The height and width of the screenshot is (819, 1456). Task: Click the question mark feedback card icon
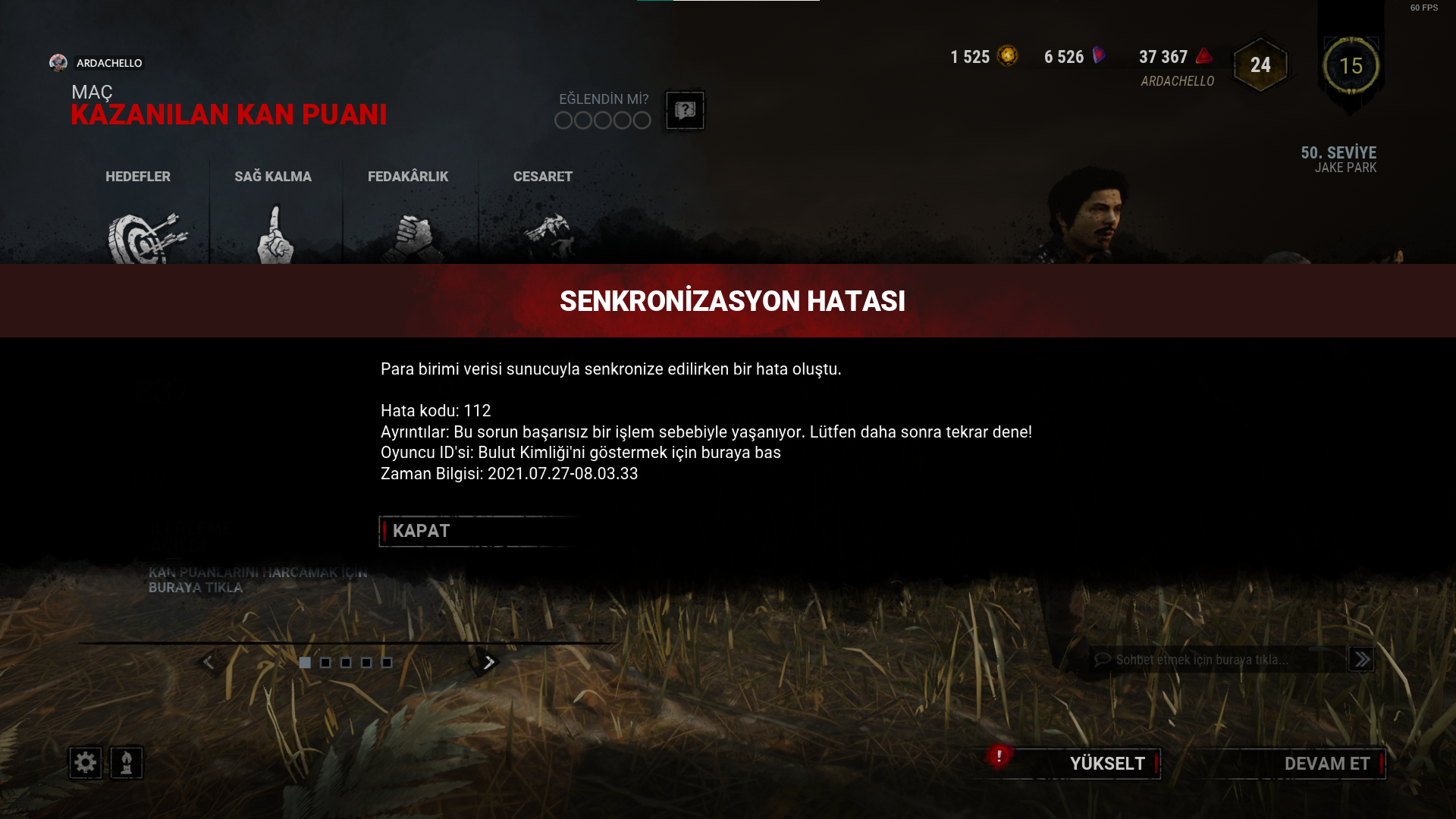pyautogui.click(x=685, y=111)
